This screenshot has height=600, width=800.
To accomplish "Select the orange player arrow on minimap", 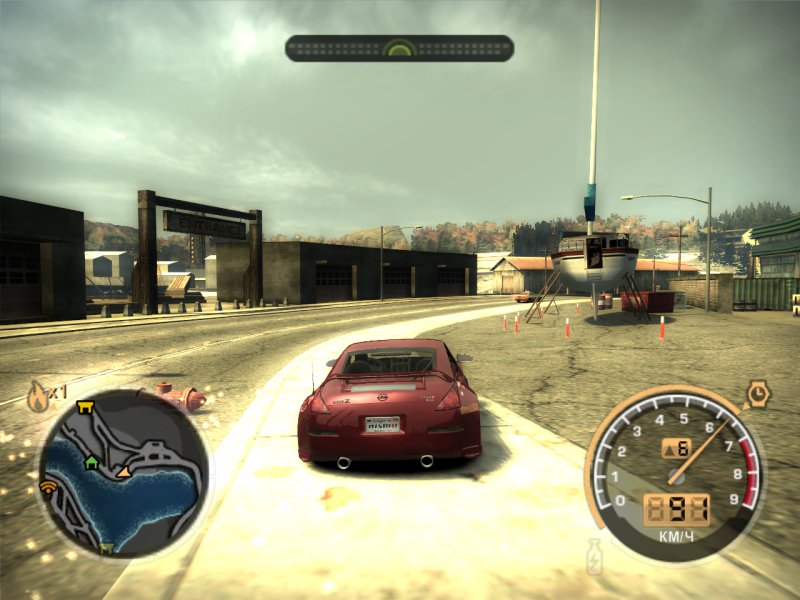I will tap(125, 469).
